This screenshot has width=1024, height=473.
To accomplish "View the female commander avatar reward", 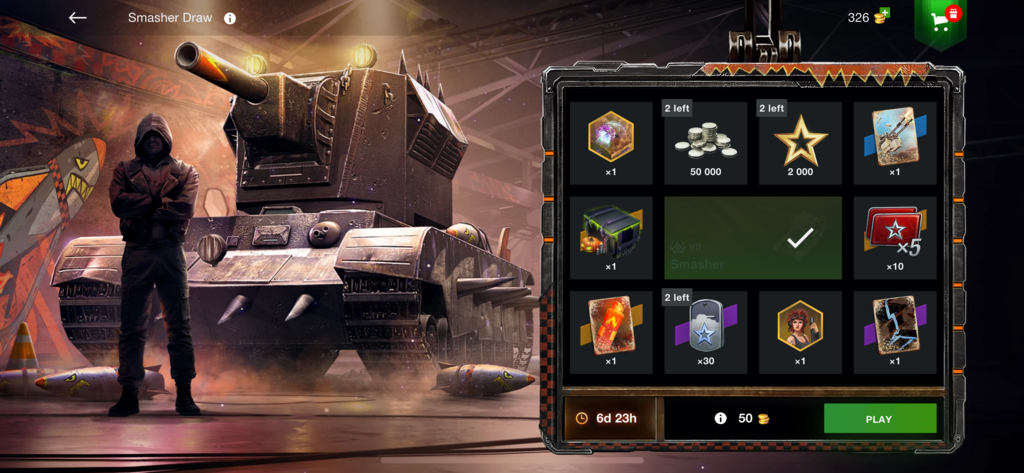I will (x=799, y=332).
